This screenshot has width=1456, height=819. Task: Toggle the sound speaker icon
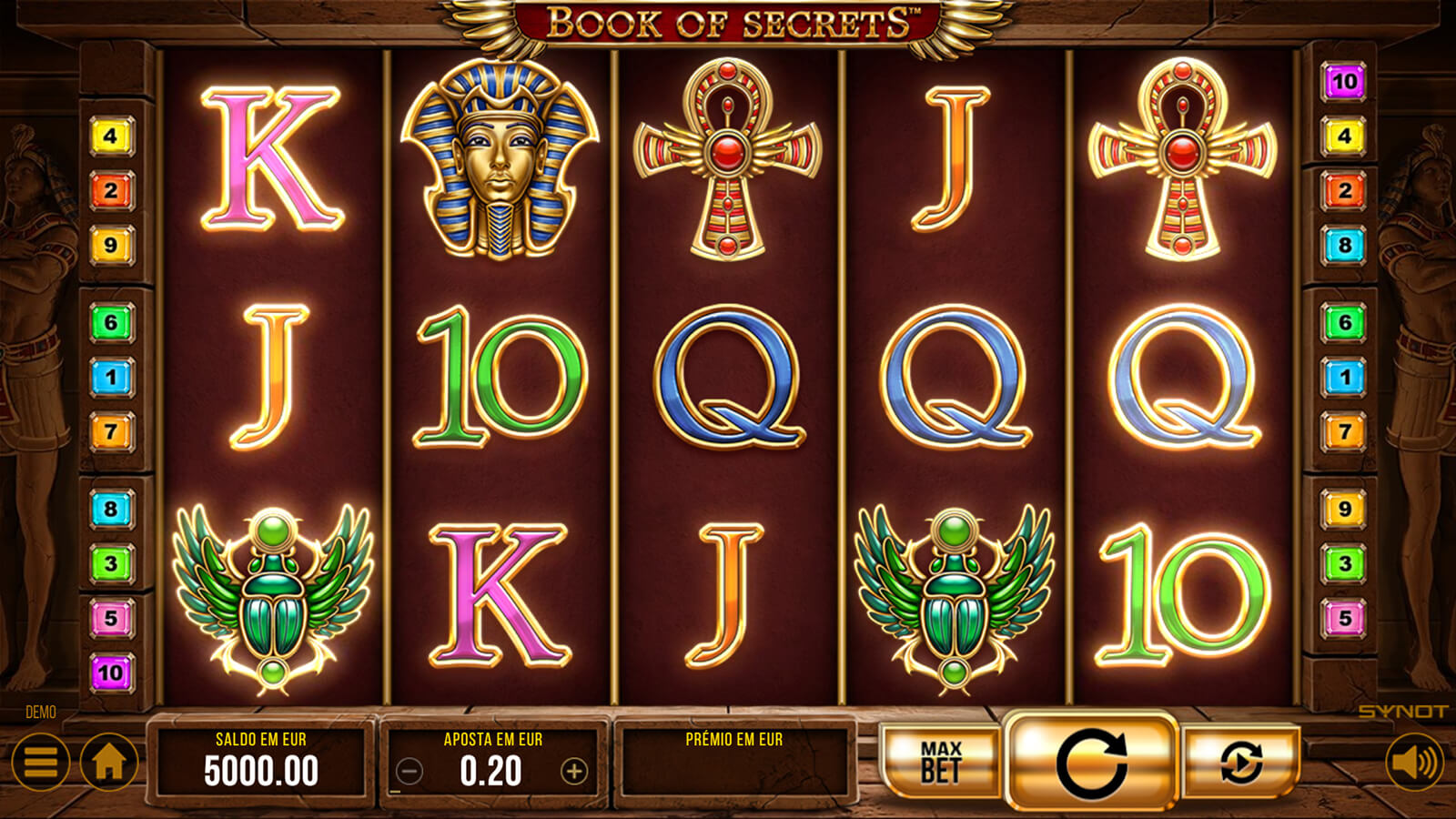[1413, 763]
